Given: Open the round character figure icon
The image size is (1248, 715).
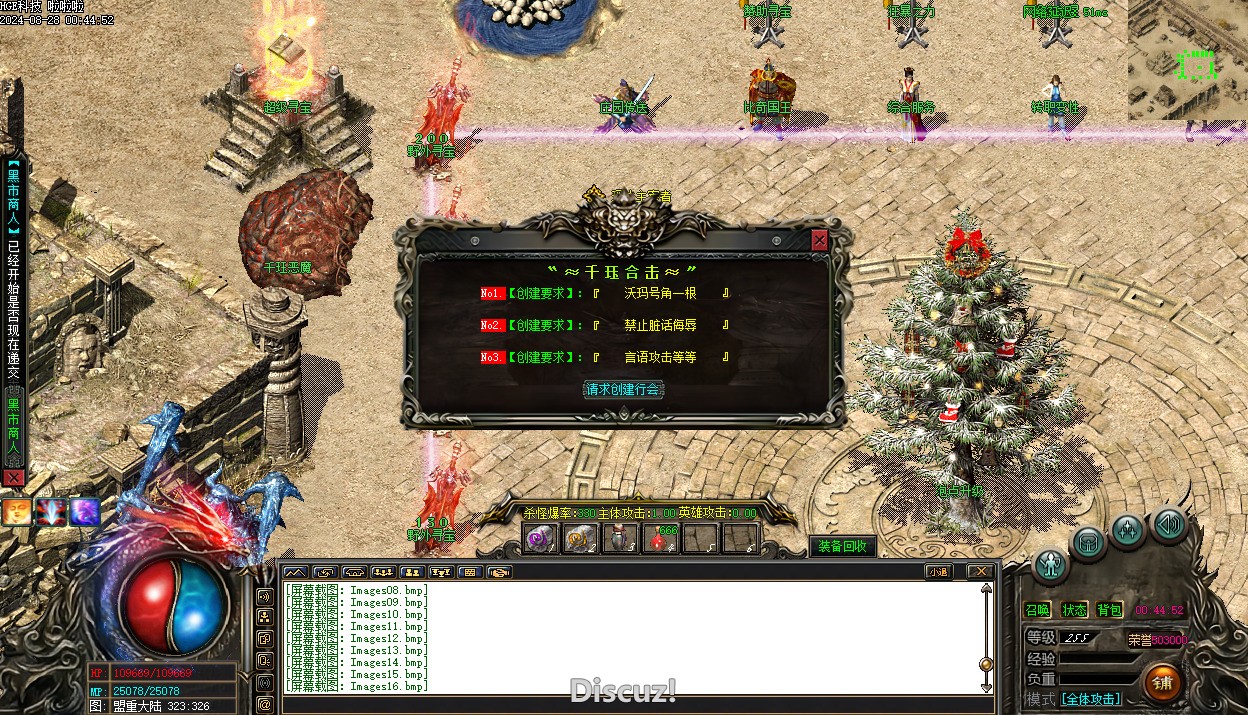Looking at the screenshot, I should (x=1051, y=565).
